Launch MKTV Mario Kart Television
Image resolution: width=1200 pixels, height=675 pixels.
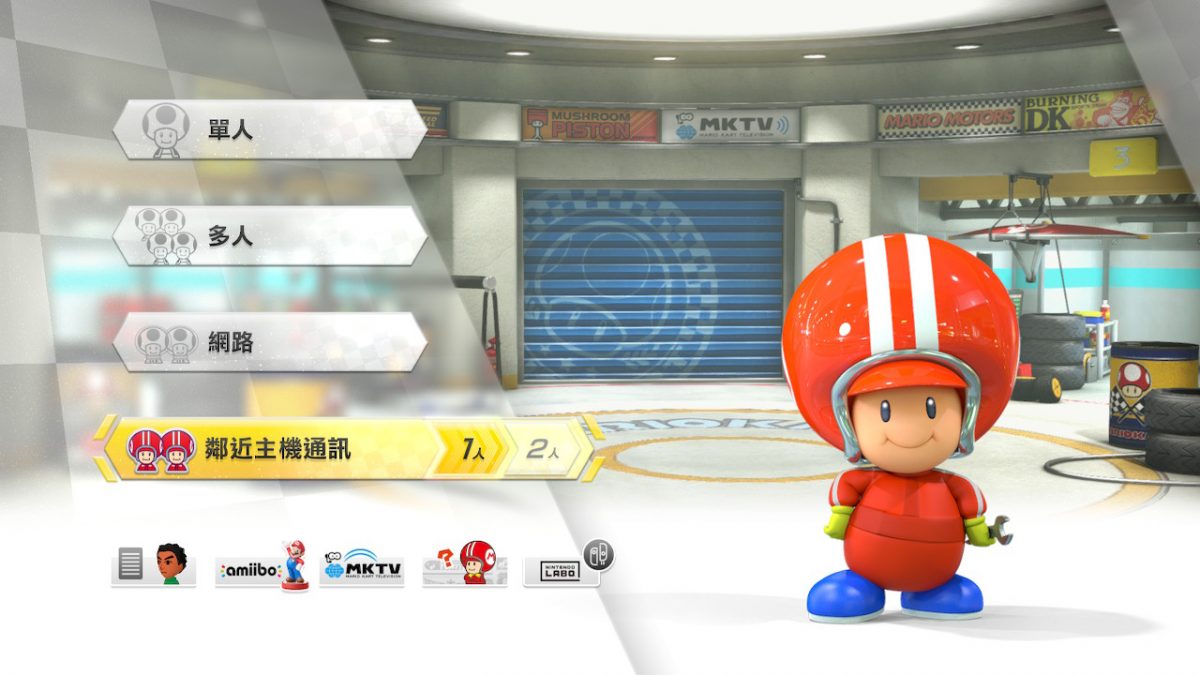pos(362,567)
